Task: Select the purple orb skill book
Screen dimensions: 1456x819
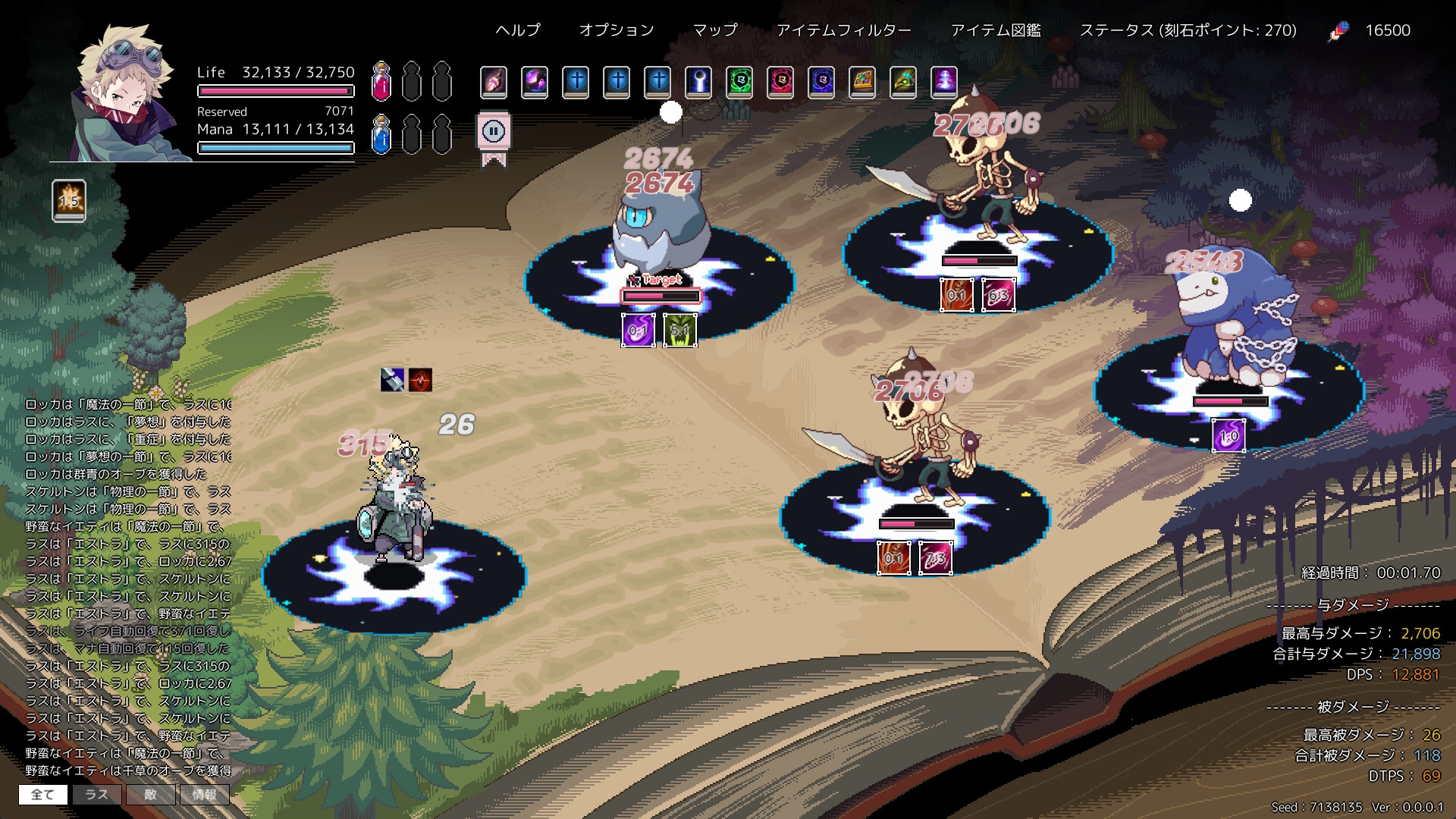Action: 535,81
